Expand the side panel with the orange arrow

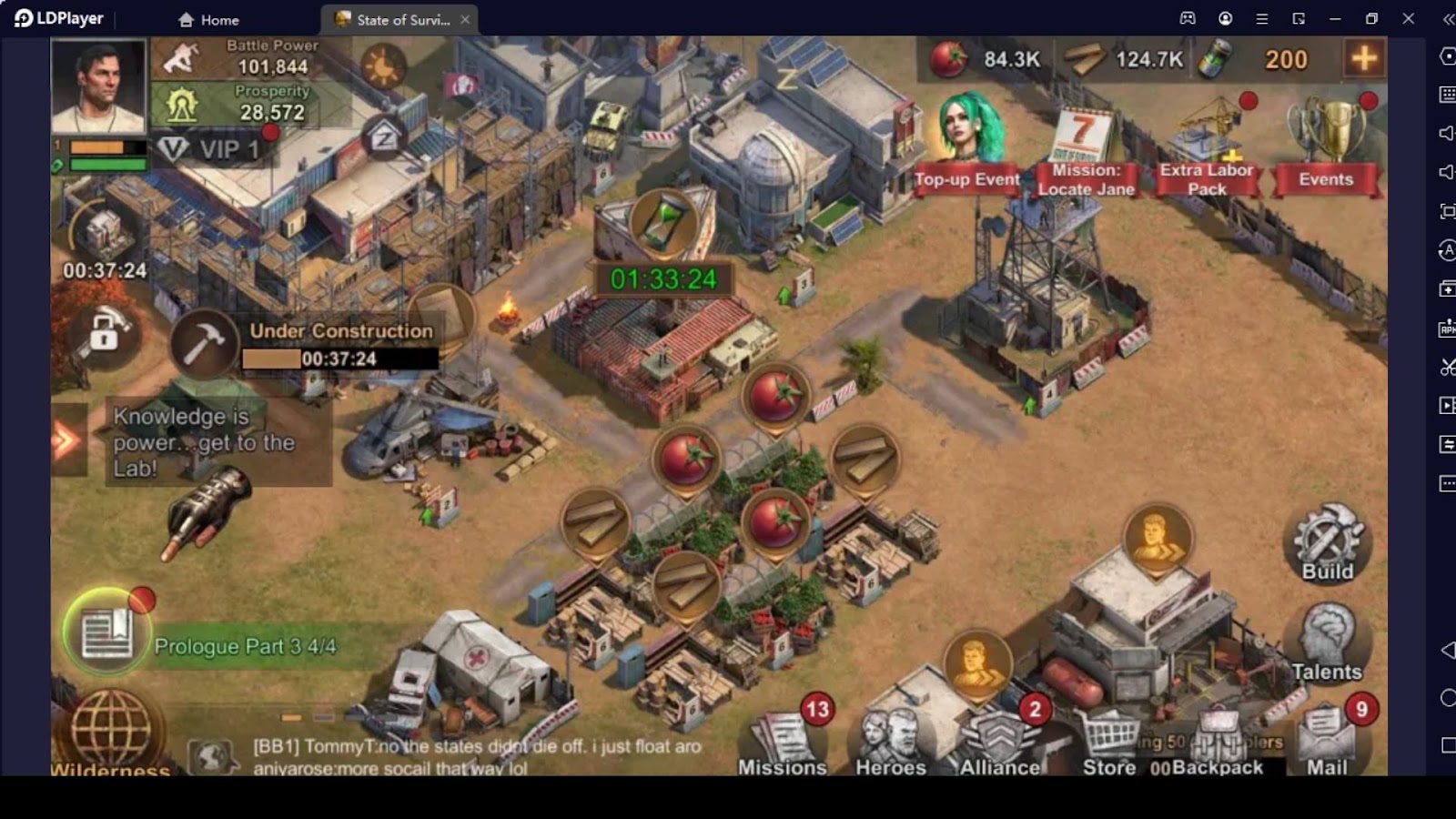coord(67,441)
